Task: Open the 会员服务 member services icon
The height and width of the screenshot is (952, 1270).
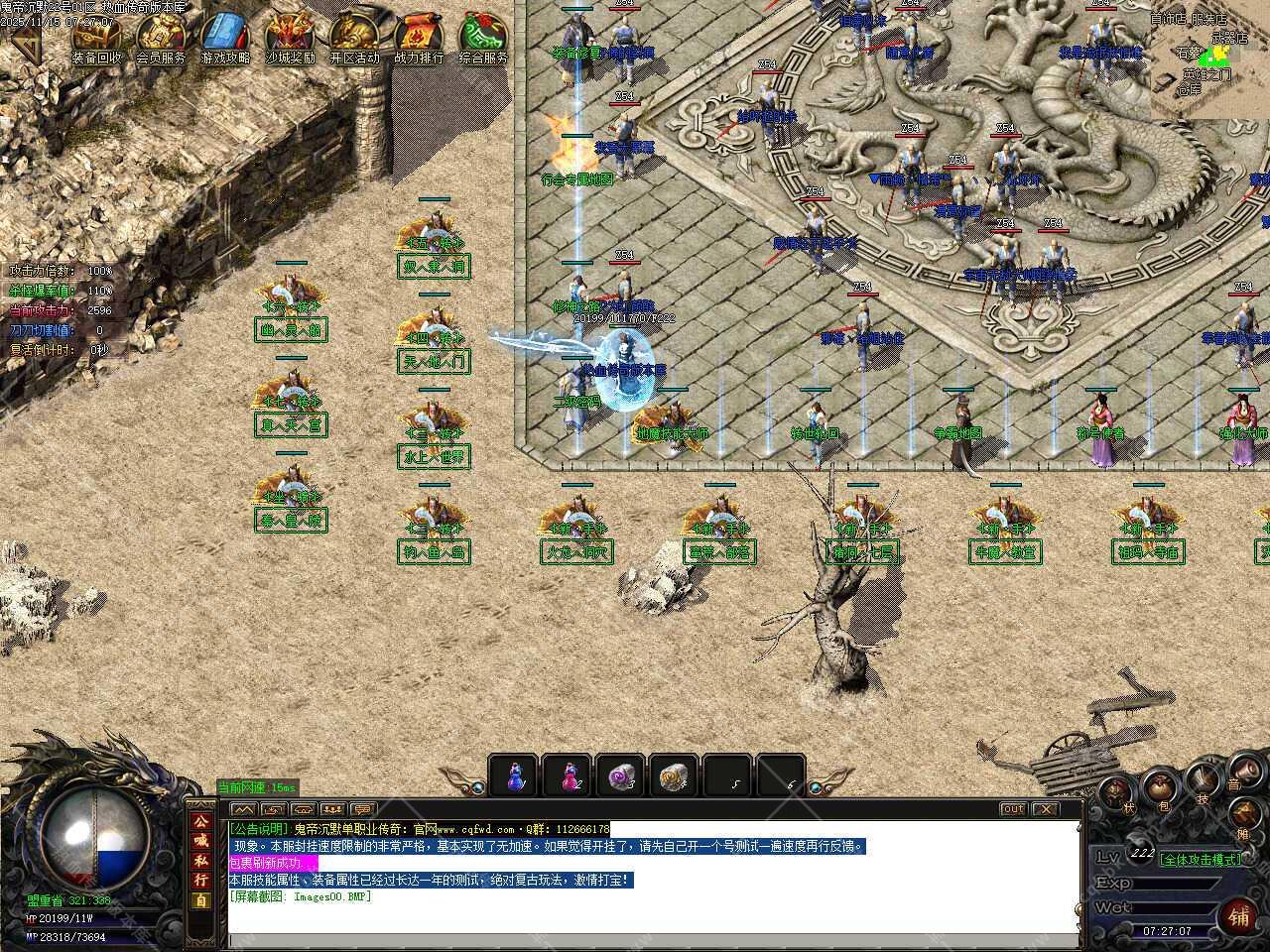Action: (x=161, y=40)
